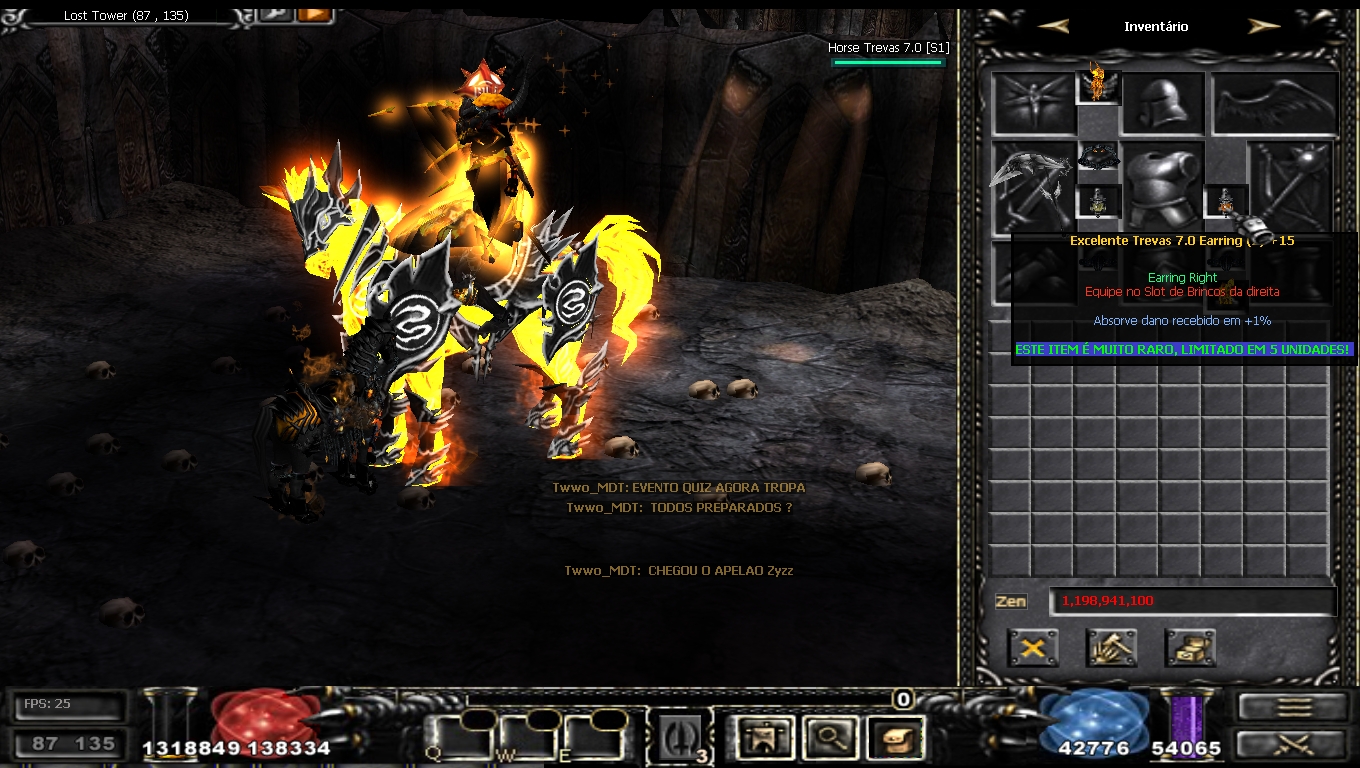The height and width of the screenshot is (768, 1360).
Task: Open the repair hammer function
Action: click(x=1111, y=648)
